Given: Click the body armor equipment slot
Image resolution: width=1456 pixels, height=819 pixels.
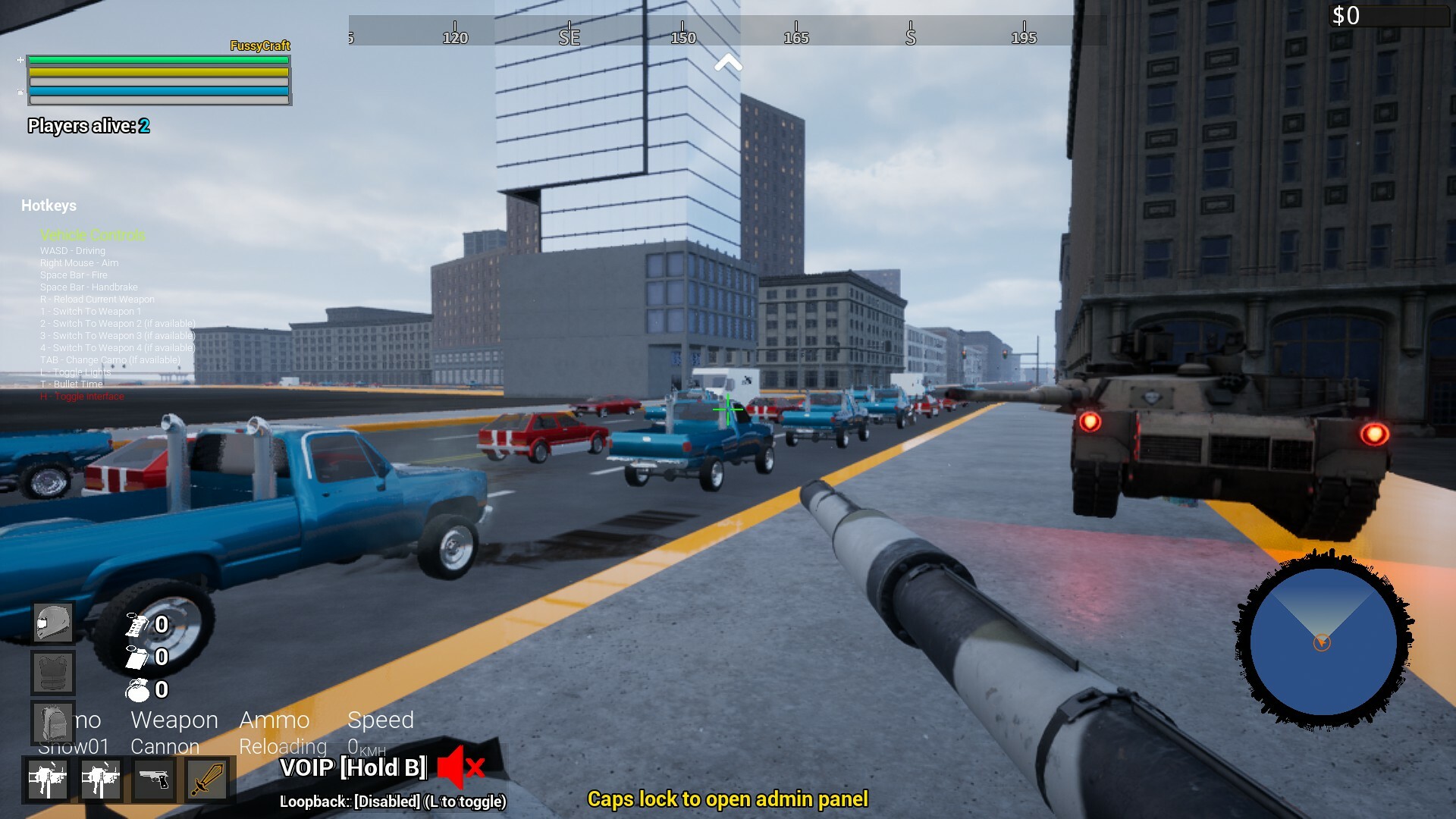Looking at the screenshot, I should 52,672.
